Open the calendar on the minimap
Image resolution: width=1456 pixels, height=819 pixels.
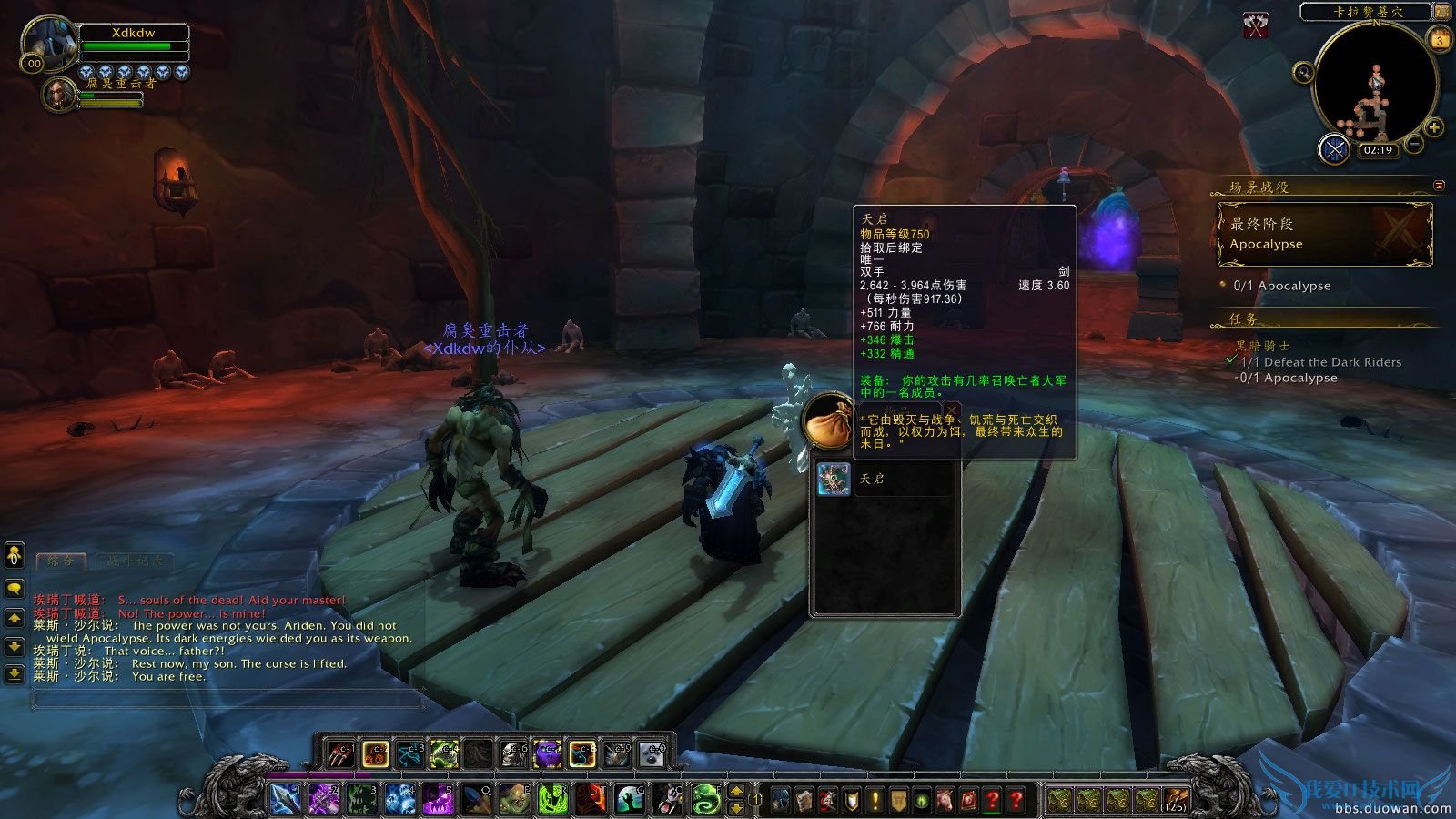1440,40
